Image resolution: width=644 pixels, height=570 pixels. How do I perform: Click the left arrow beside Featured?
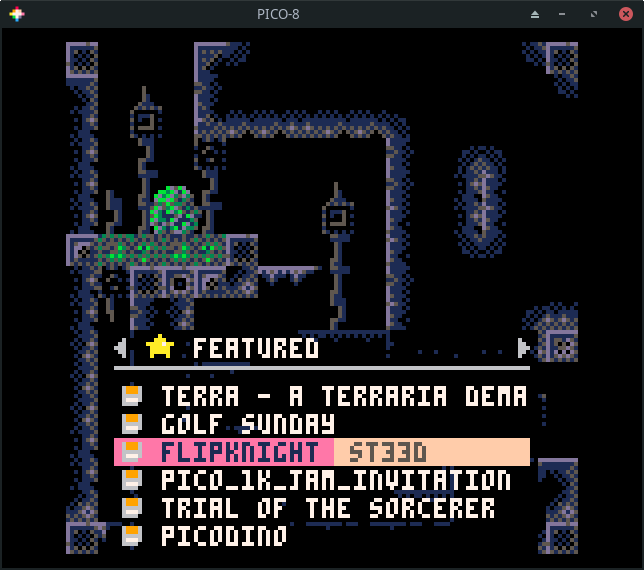[121, 348]
